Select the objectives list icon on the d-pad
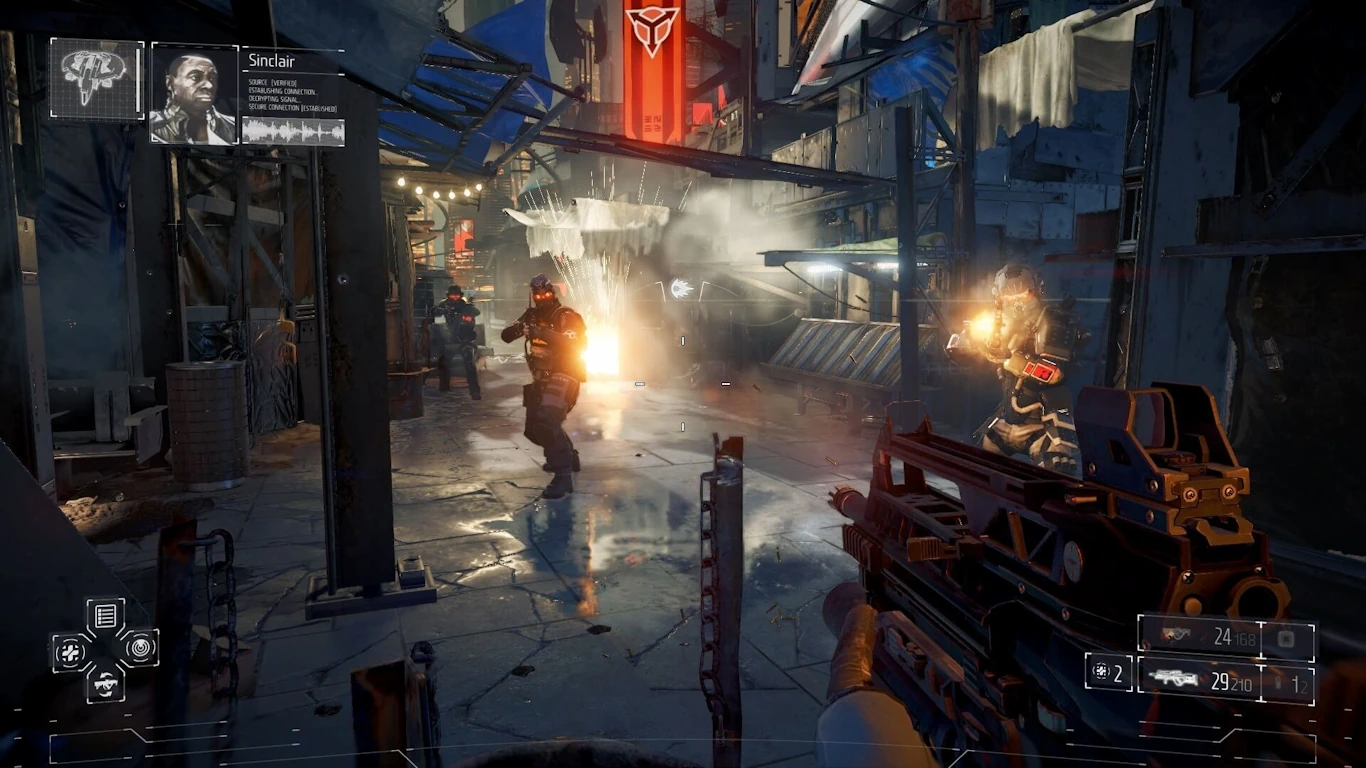Viewport: 1366px width, 768px height. [x=106, y=614]
